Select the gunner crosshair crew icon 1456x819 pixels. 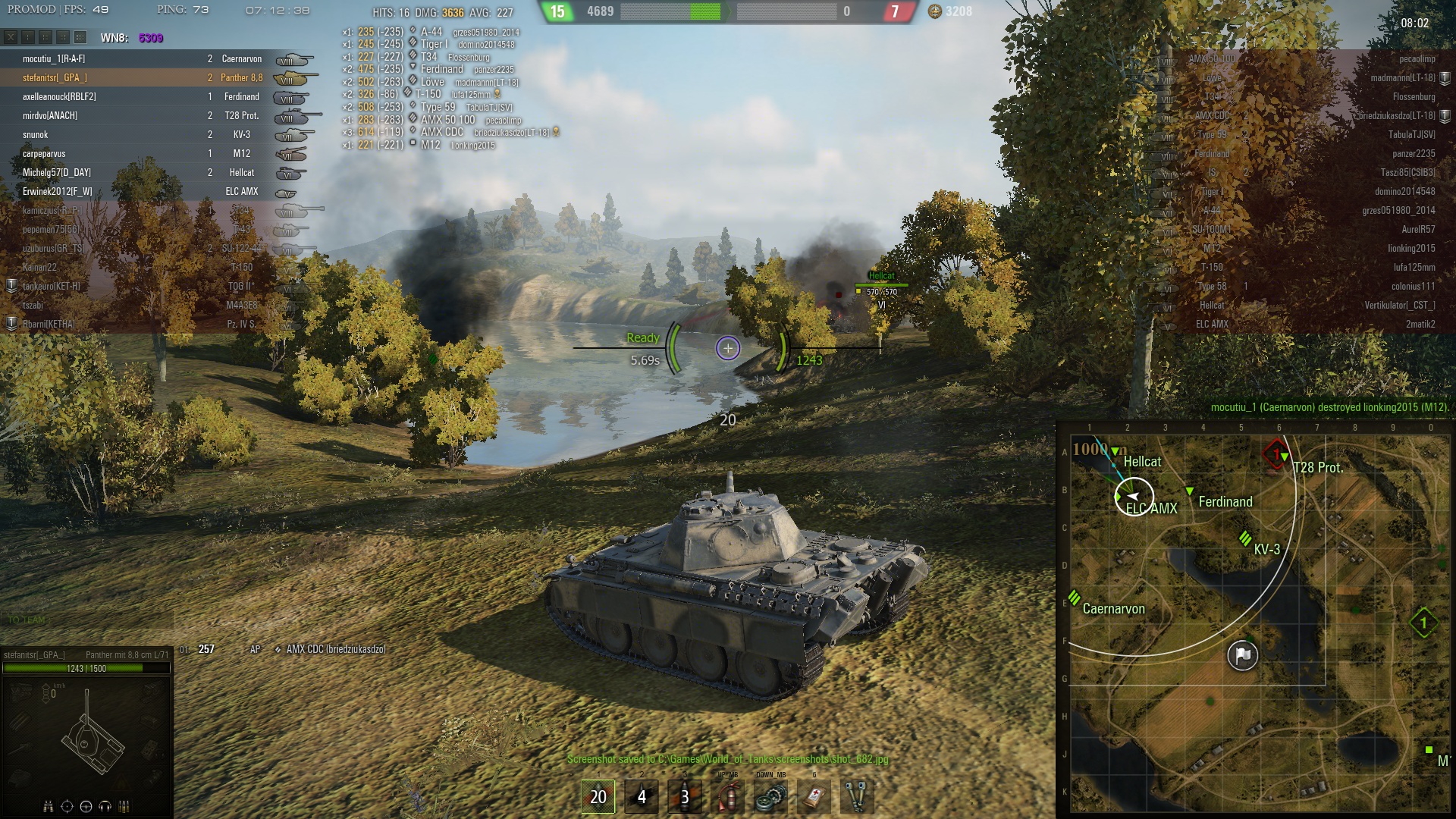tap(67, 806)
